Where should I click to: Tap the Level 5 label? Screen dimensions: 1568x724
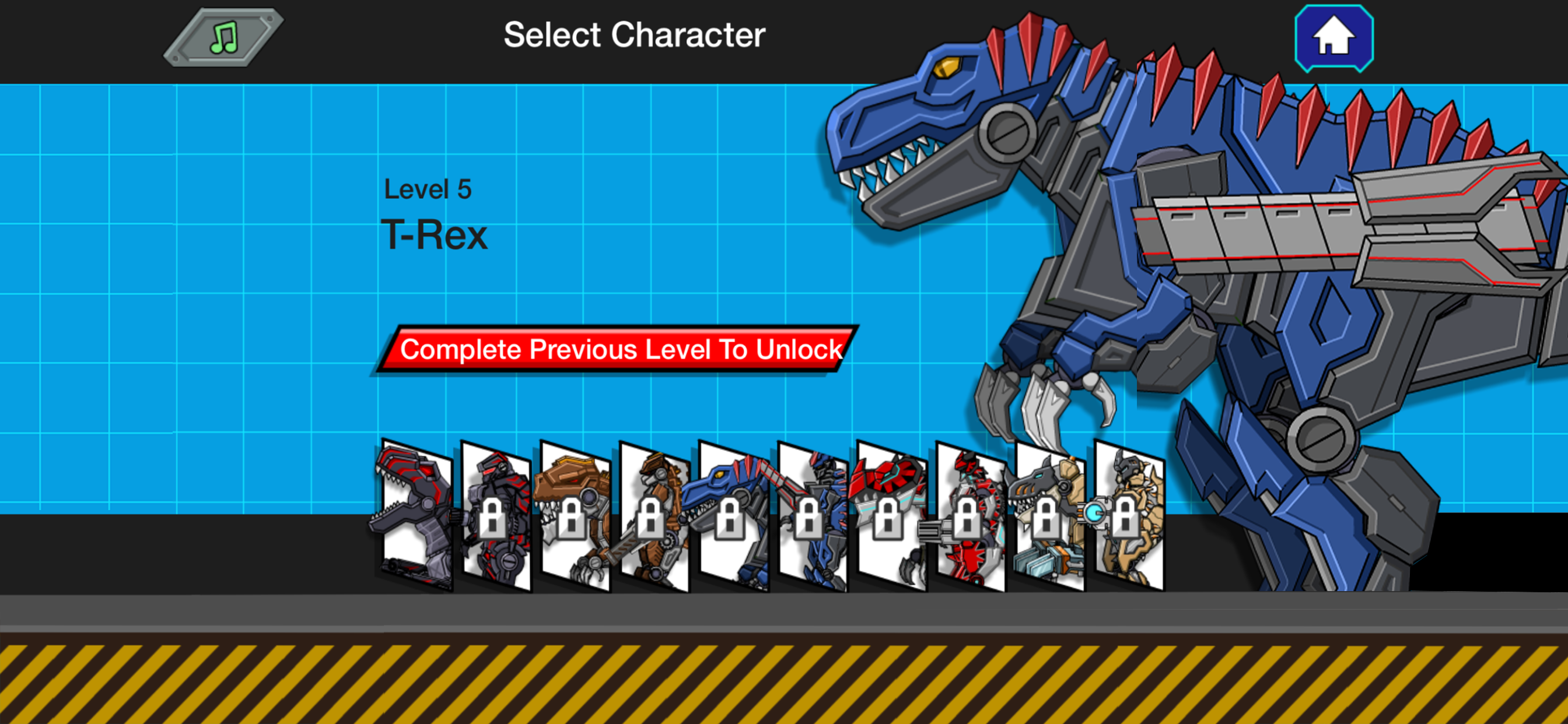point(428,189)
